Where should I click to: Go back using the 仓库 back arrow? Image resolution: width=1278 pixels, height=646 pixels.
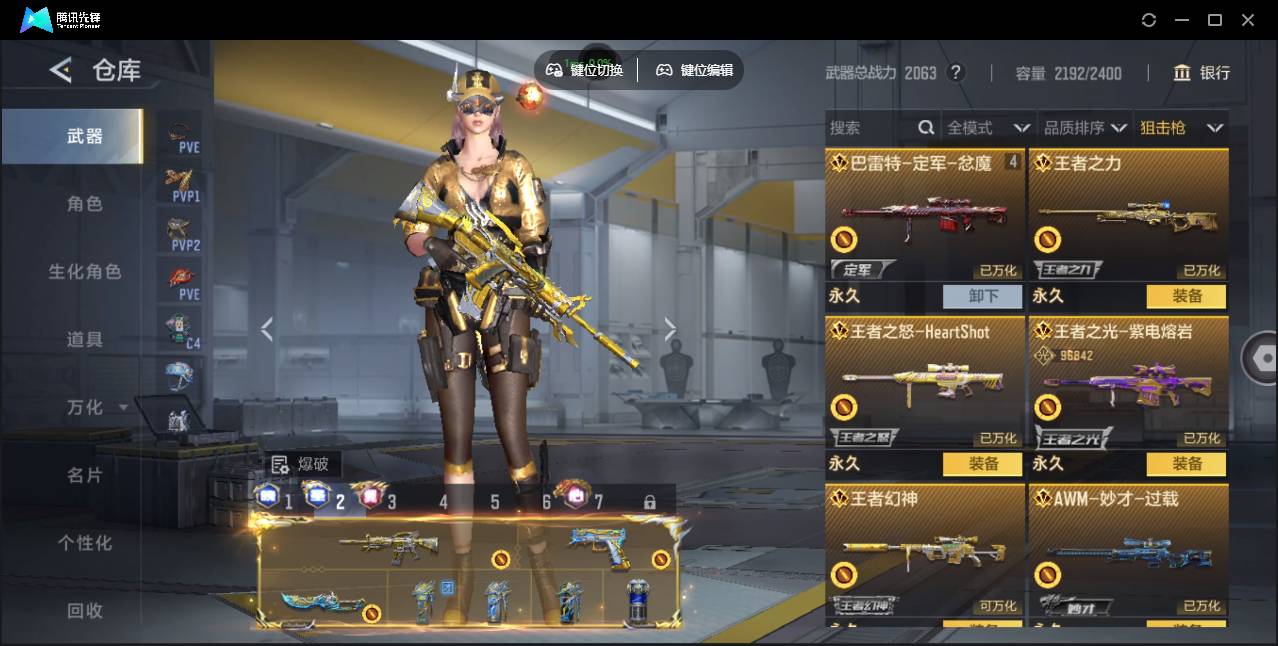coord(61,70)
